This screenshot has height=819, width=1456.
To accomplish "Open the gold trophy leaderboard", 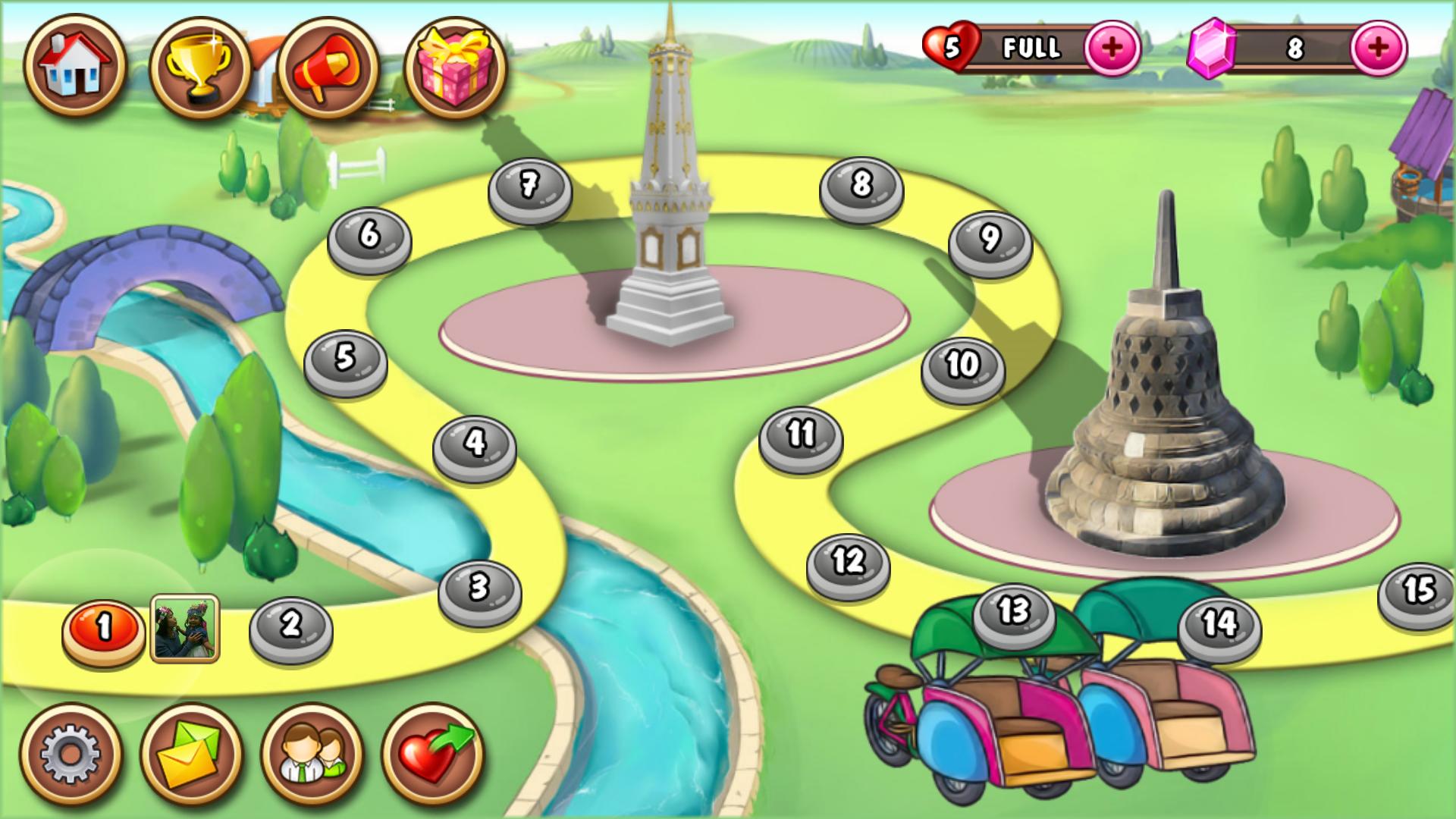I will coord(201,67).
